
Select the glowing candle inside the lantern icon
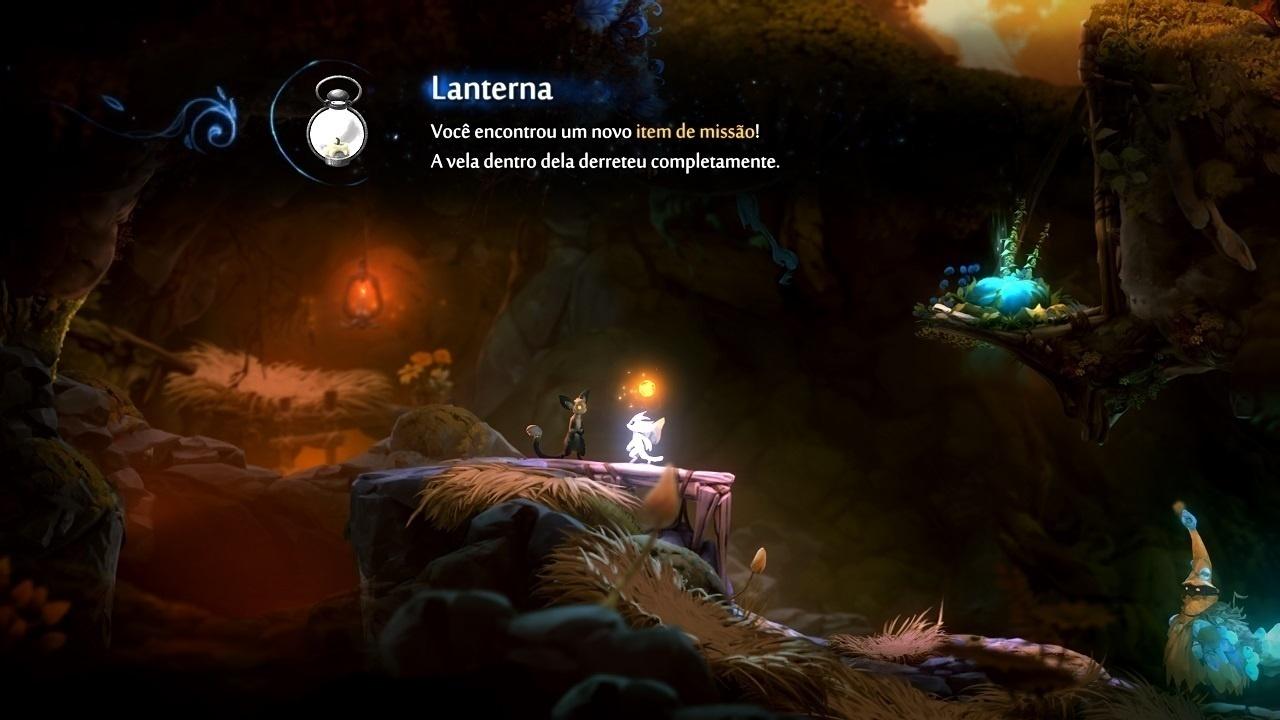336,146
